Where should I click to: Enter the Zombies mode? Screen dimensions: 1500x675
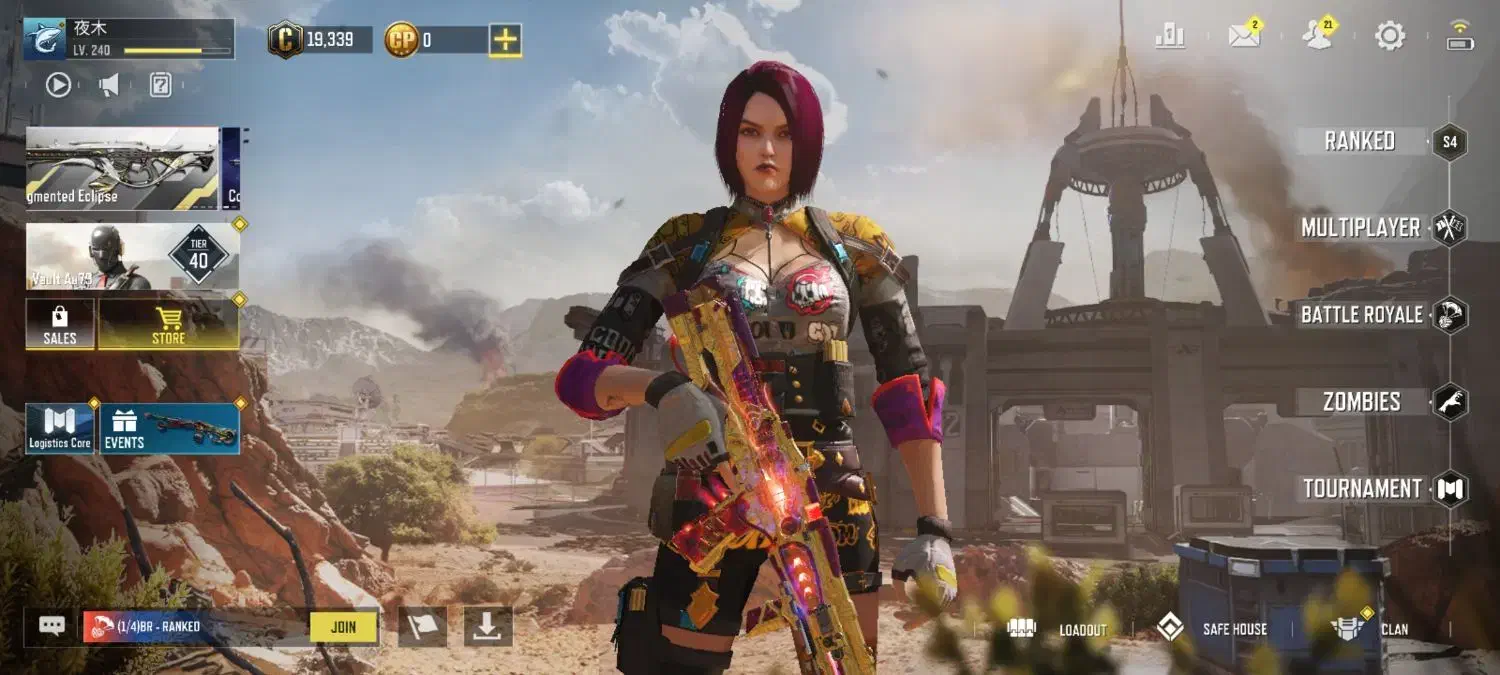(x=1361, y=402)
